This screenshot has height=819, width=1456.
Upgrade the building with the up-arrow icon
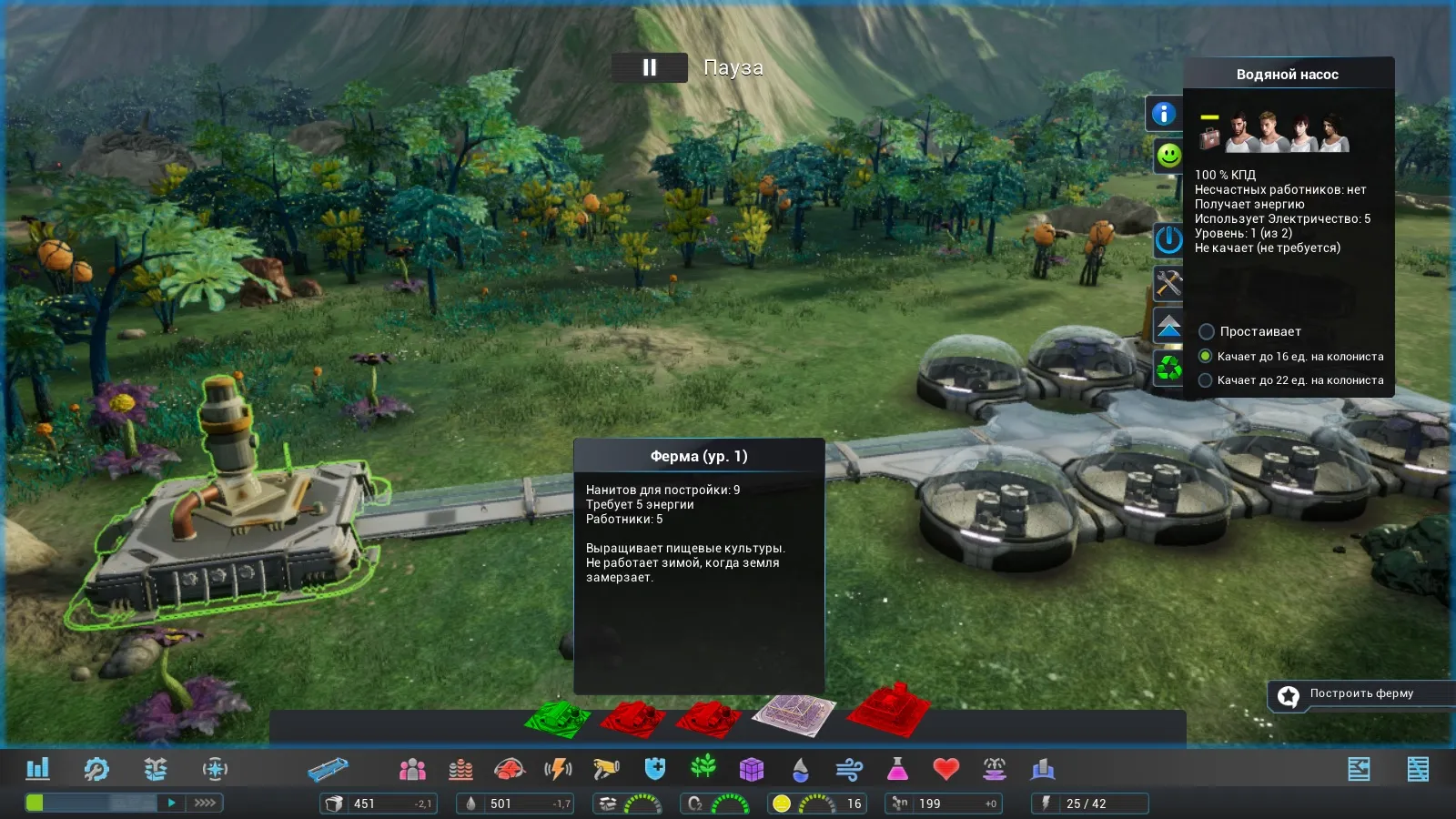1168,326
